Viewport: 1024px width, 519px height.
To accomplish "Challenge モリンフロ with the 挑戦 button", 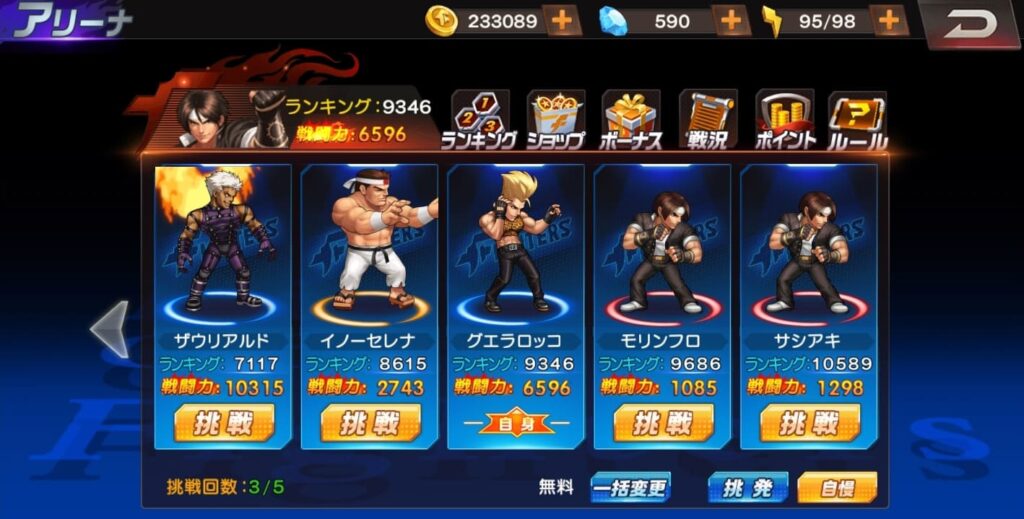I will [x=663, y=423].
